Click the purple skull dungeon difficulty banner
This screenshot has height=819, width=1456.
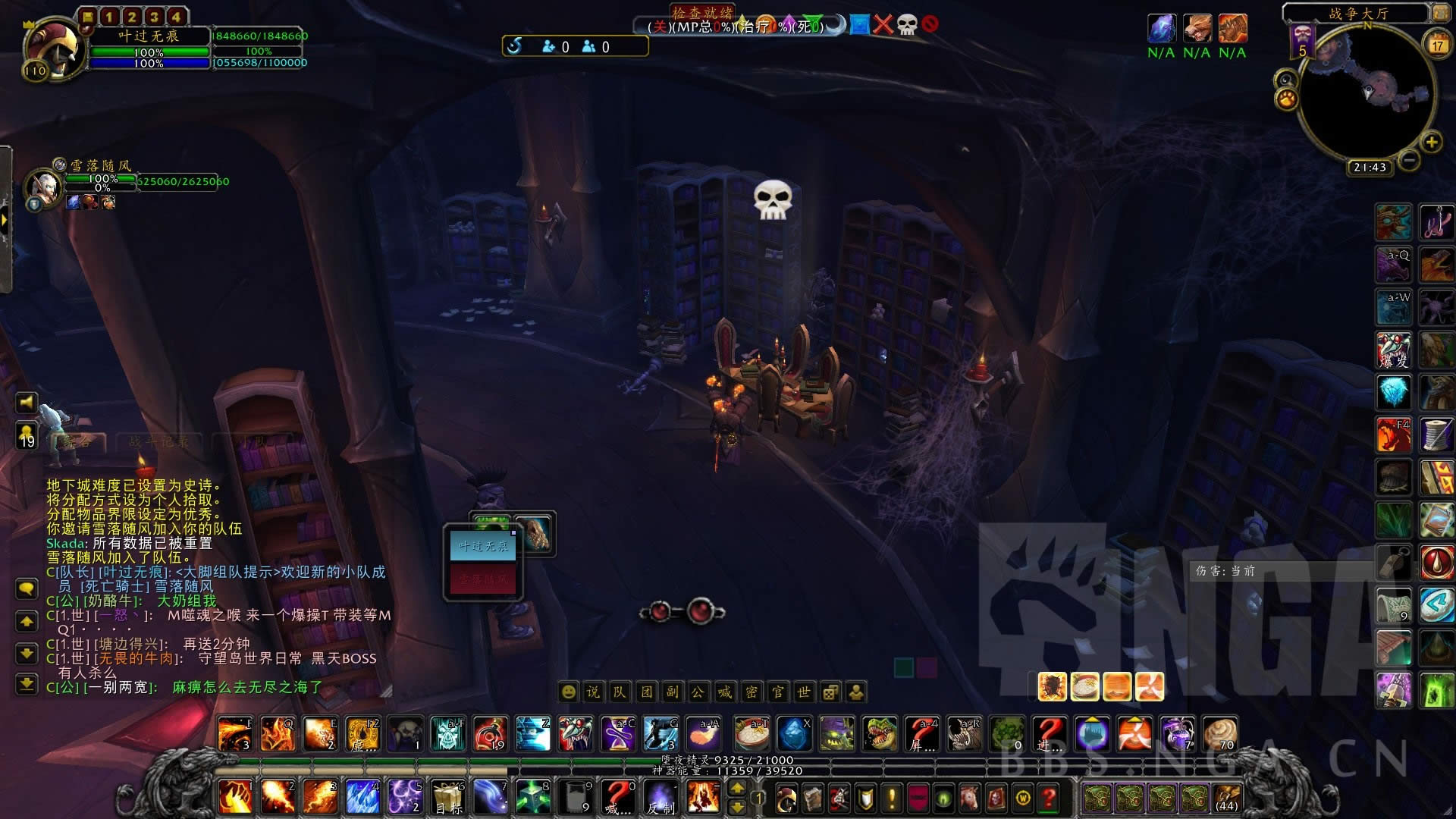[1302, 41]
